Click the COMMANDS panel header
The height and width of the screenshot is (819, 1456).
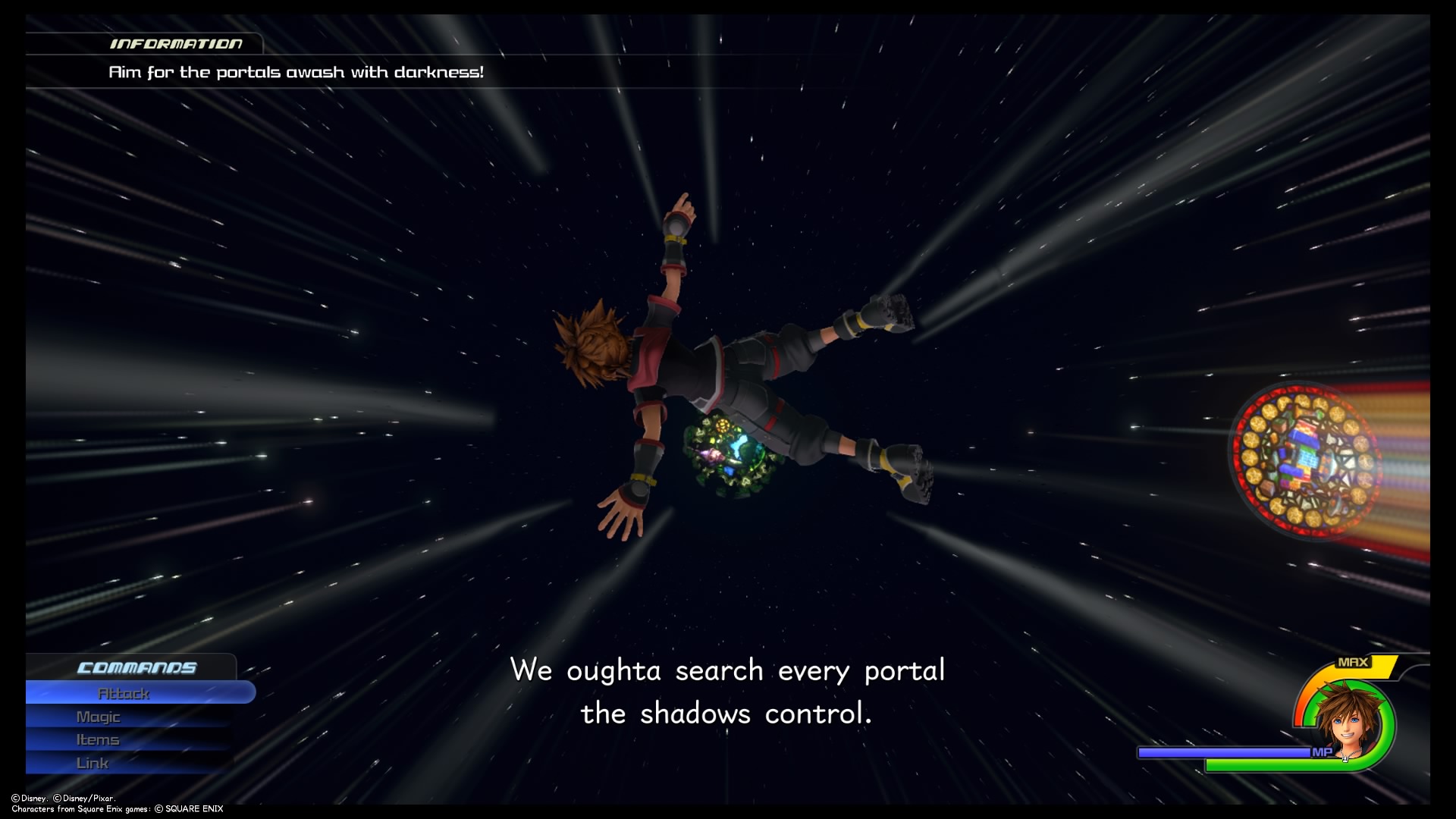(x=136, y=668)
